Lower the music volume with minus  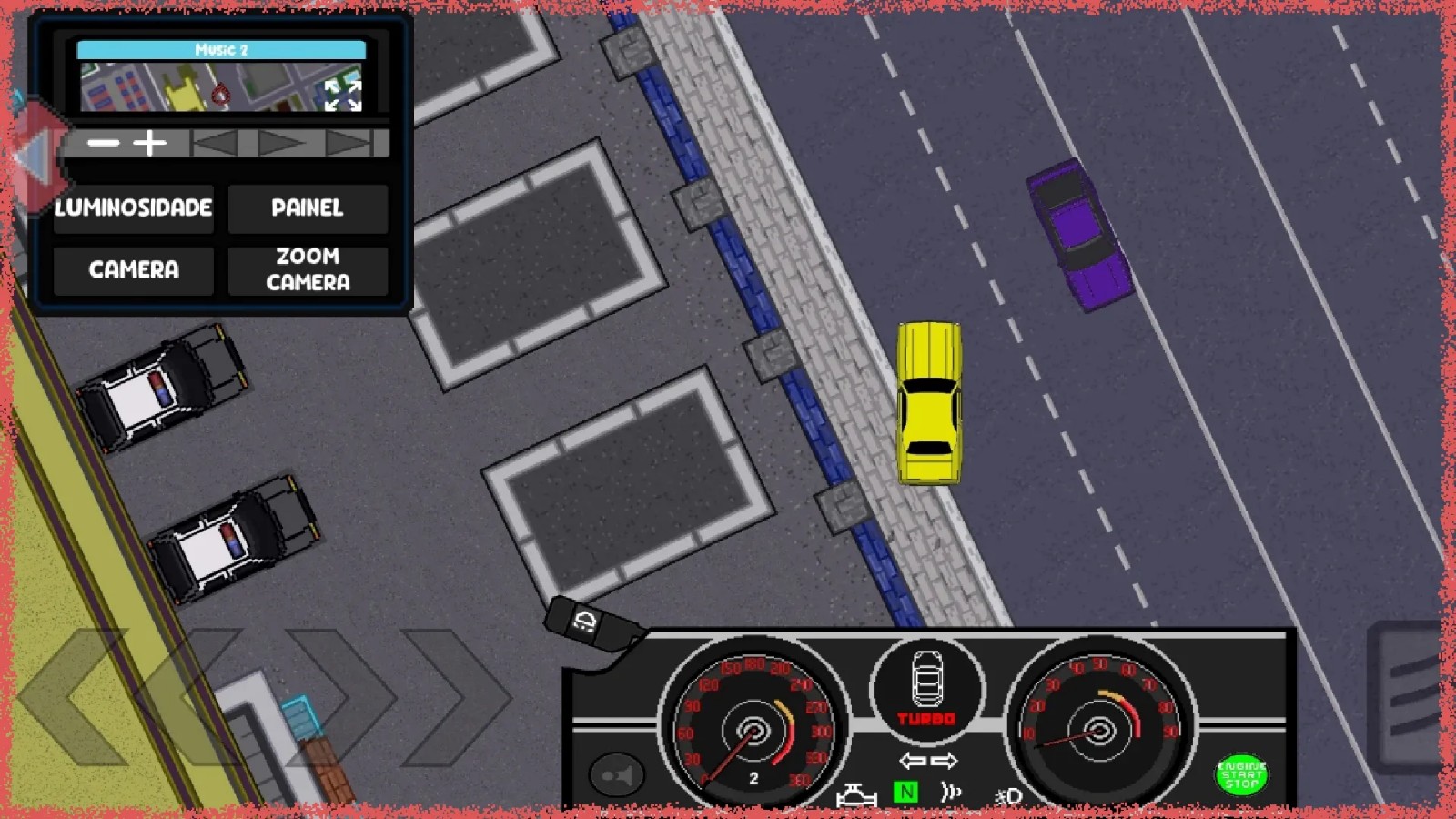[x=104, y=143]
